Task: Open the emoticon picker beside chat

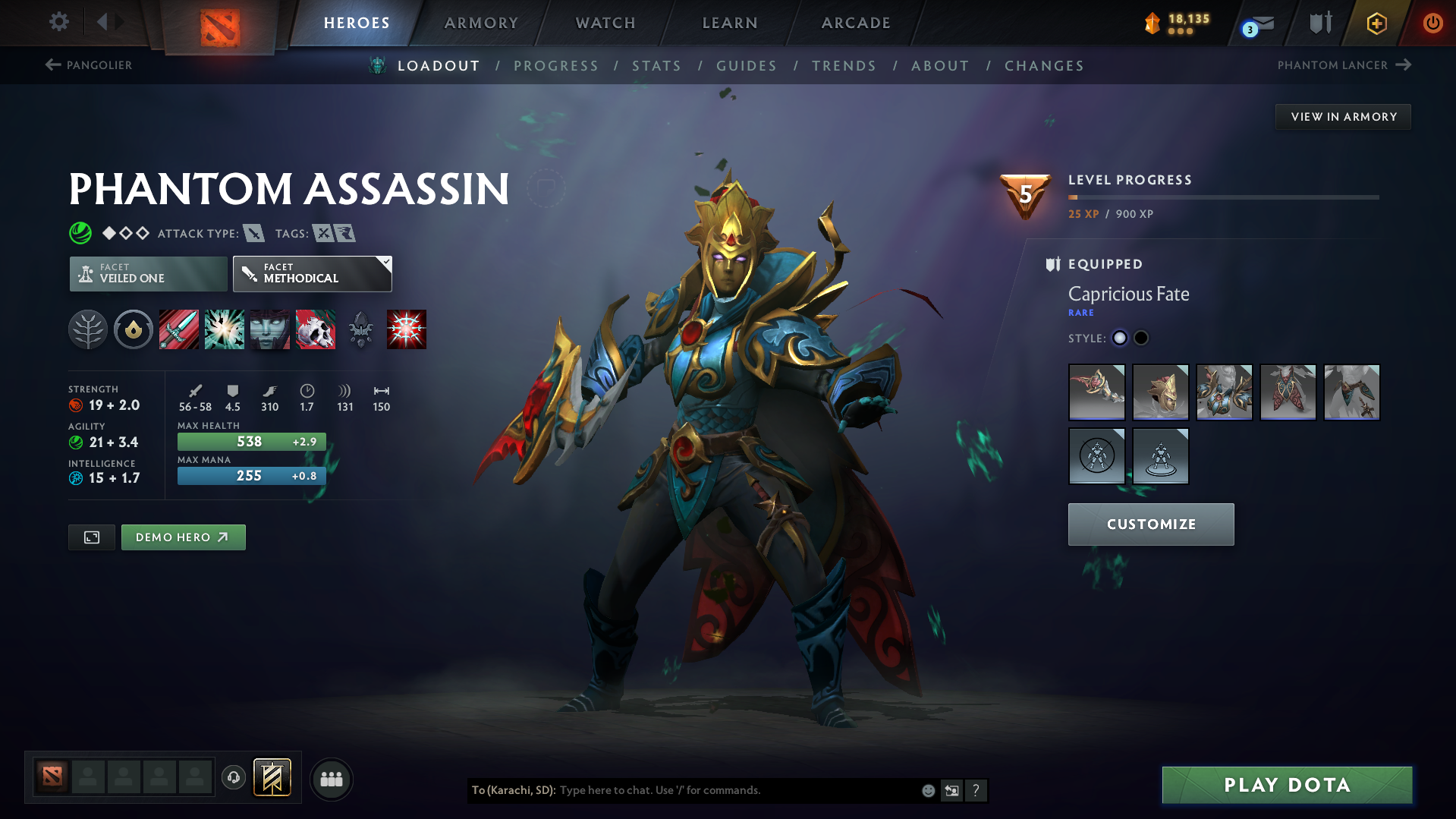Action: (927, 790)
